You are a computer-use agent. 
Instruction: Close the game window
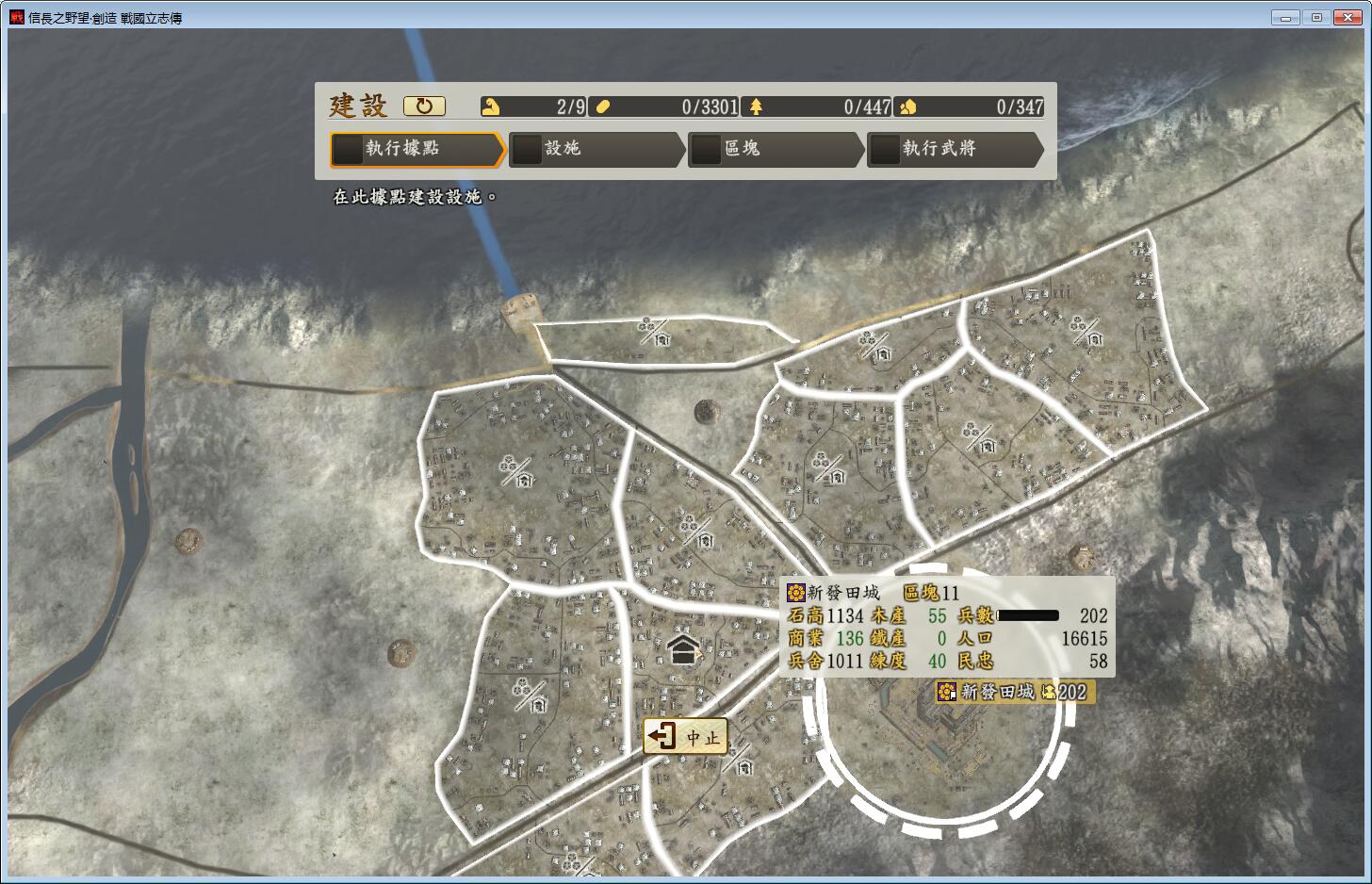tap(1348, 17)
